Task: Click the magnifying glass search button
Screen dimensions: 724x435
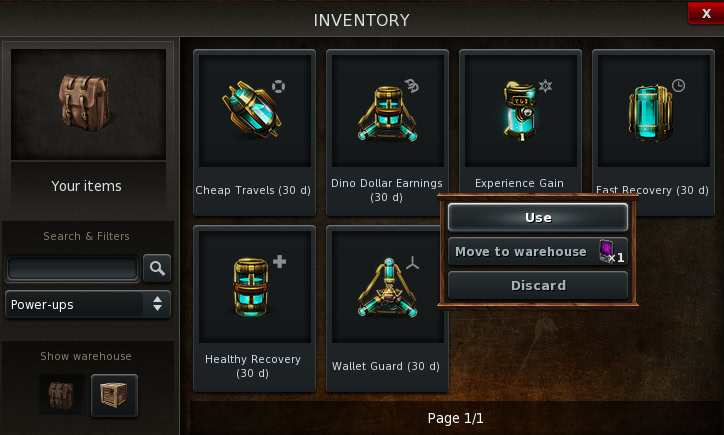Action: coord(157,268)
